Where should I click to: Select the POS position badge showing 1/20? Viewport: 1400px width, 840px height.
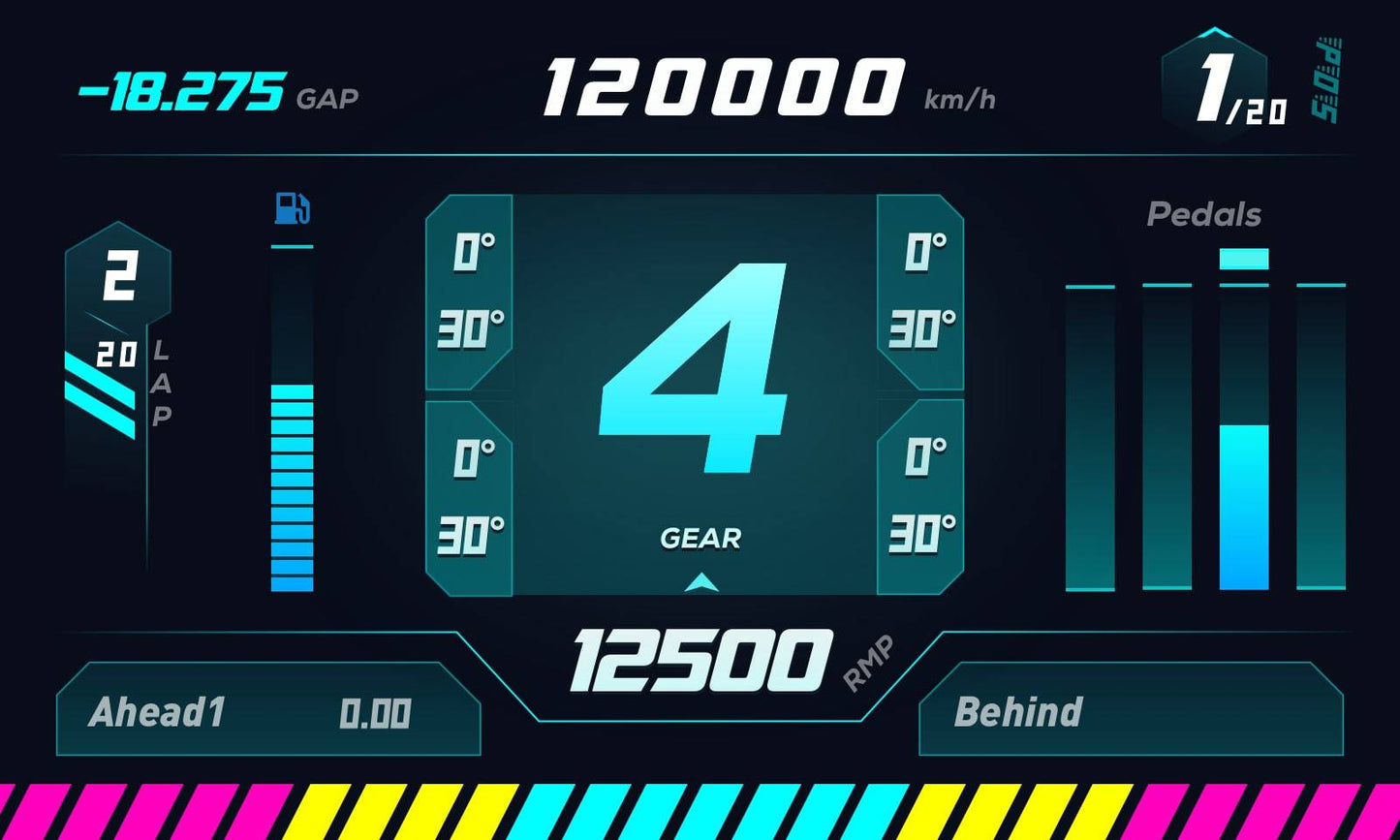pos(1217,85)
